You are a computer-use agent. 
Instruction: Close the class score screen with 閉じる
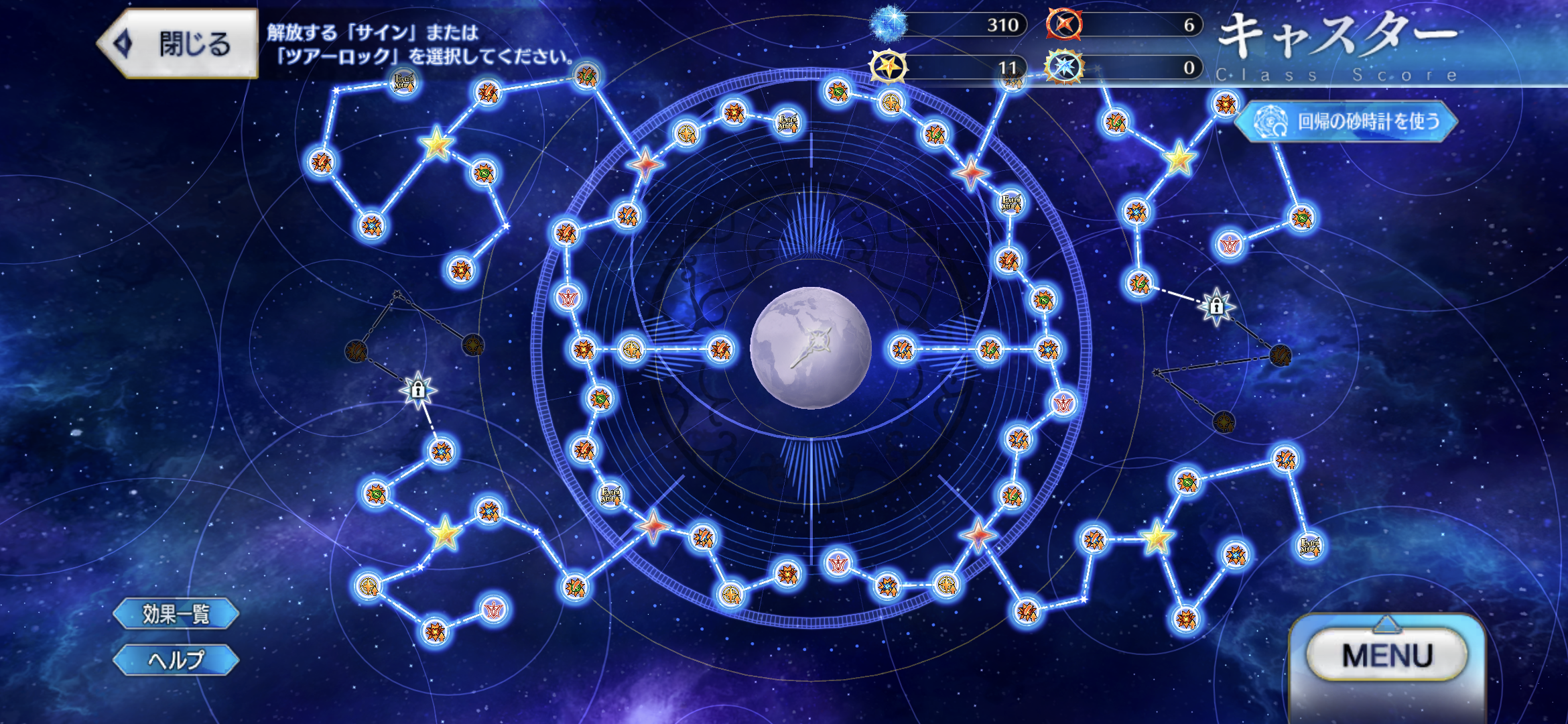coord(178,44)
